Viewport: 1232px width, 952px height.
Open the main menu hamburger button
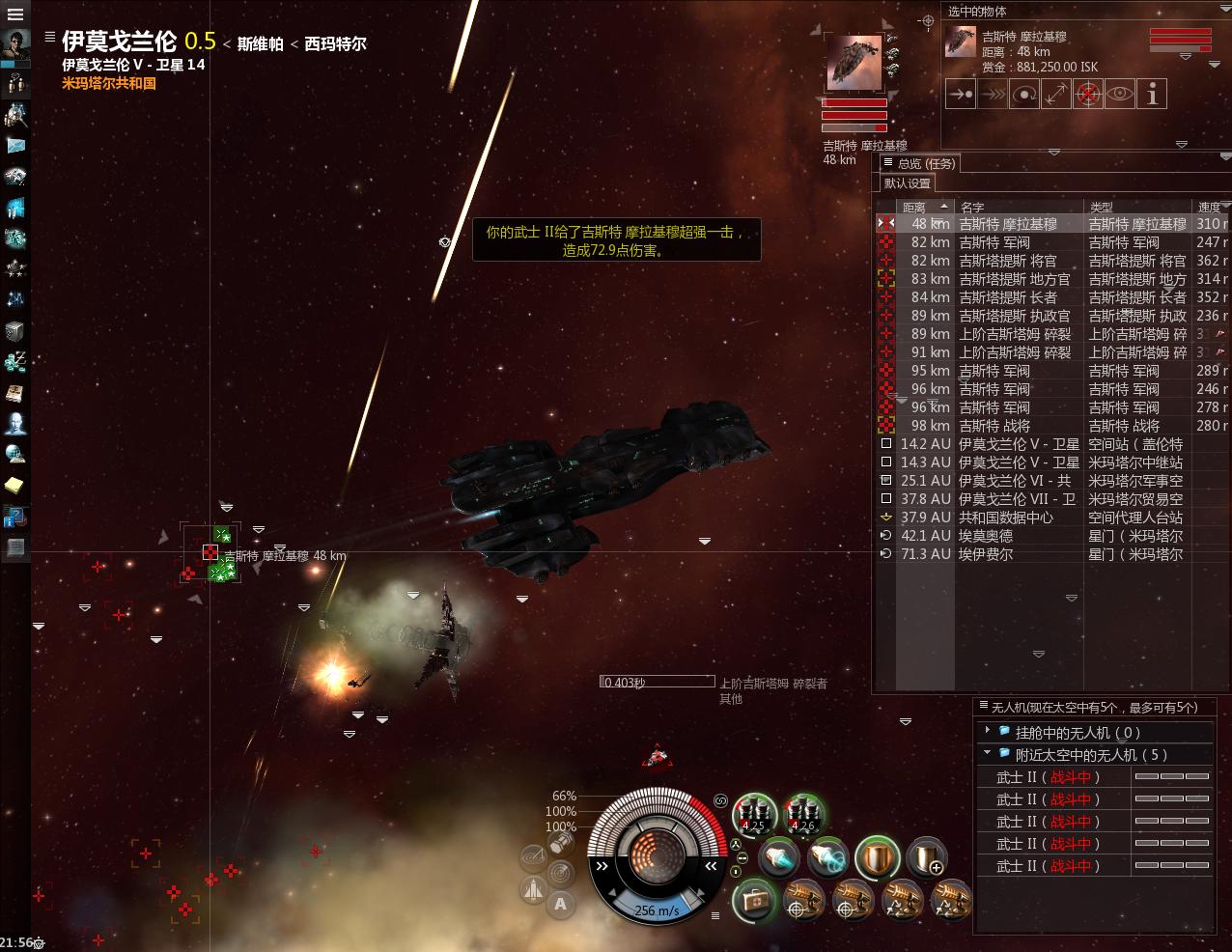(15, 14)
